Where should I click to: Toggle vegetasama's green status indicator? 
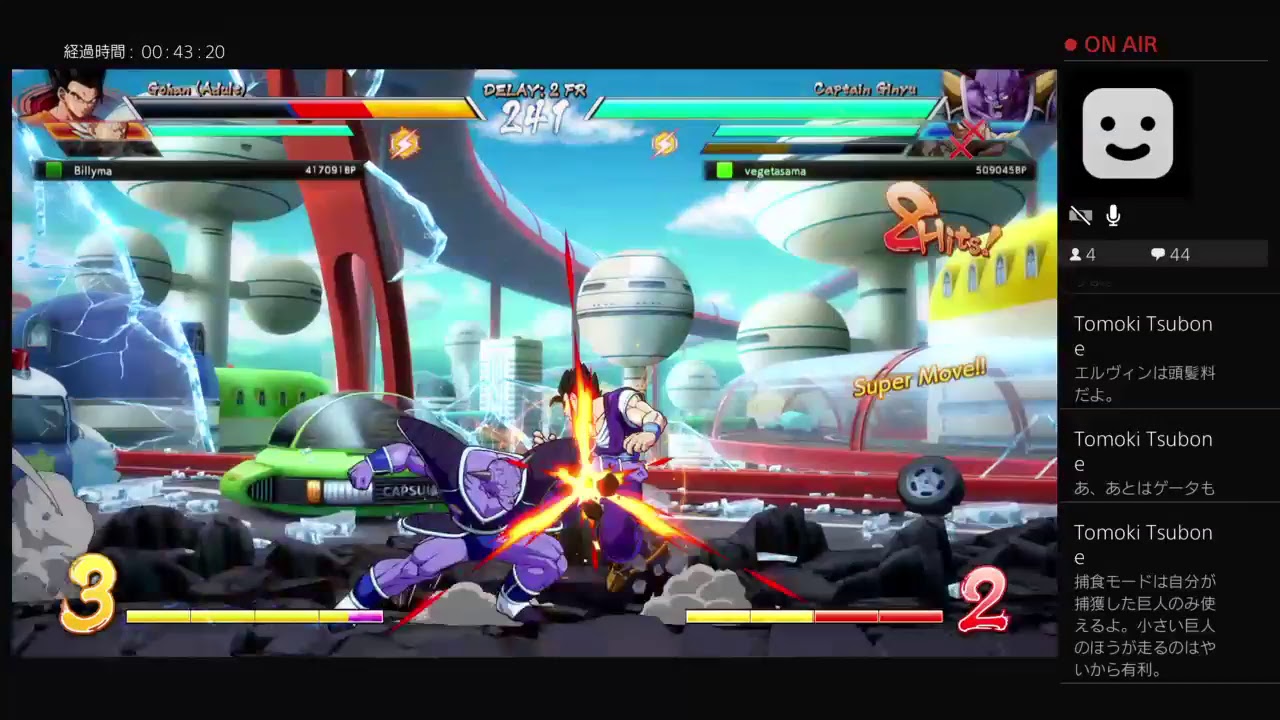pyautogui.click(x=725, y=170)
